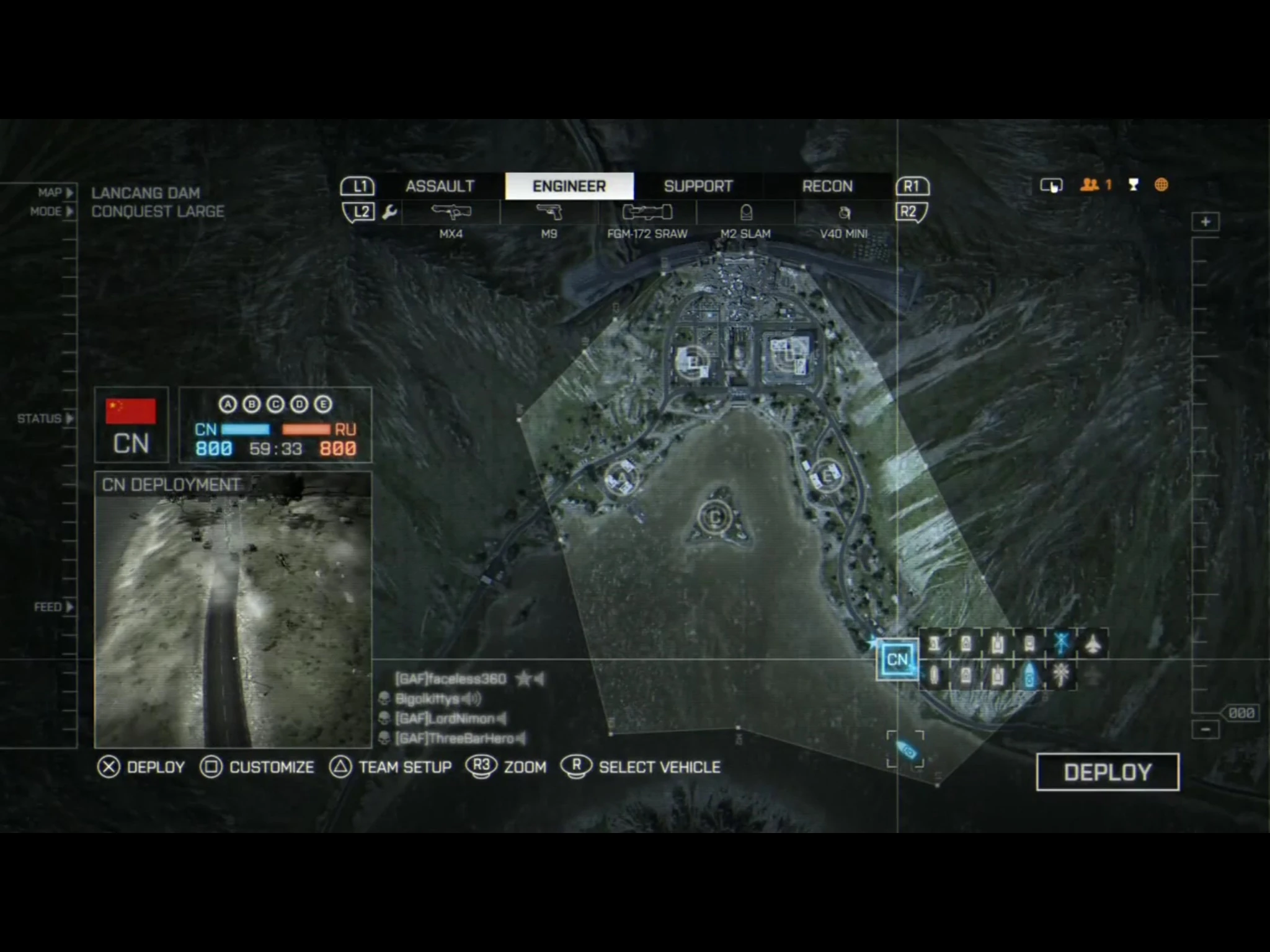Zoom in the map with plus button
Screen dimensions: 1270x952
coord(1206,222)
